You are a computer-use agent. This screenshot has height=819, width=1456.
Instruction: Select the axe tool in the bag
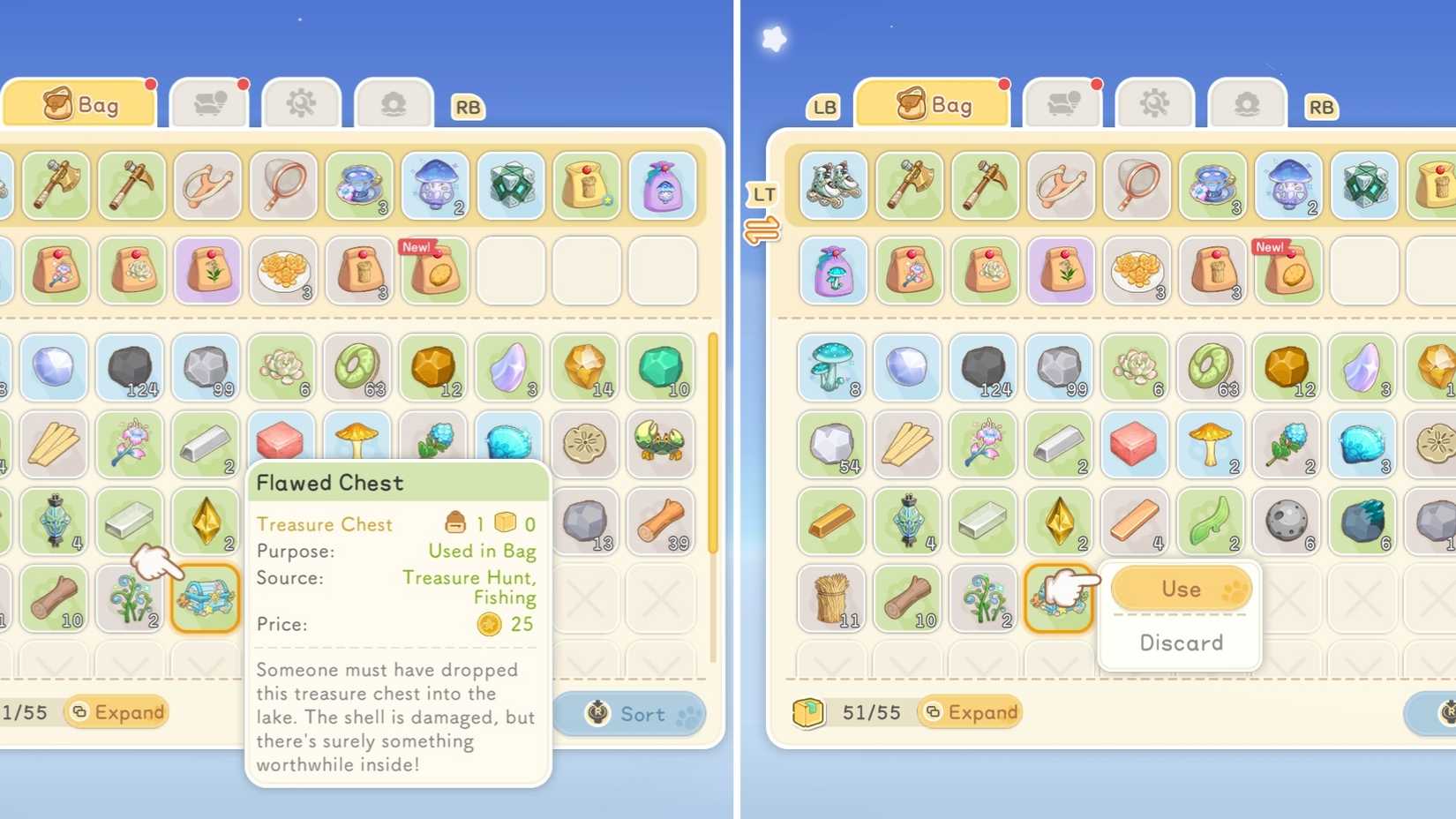point(56,186)
